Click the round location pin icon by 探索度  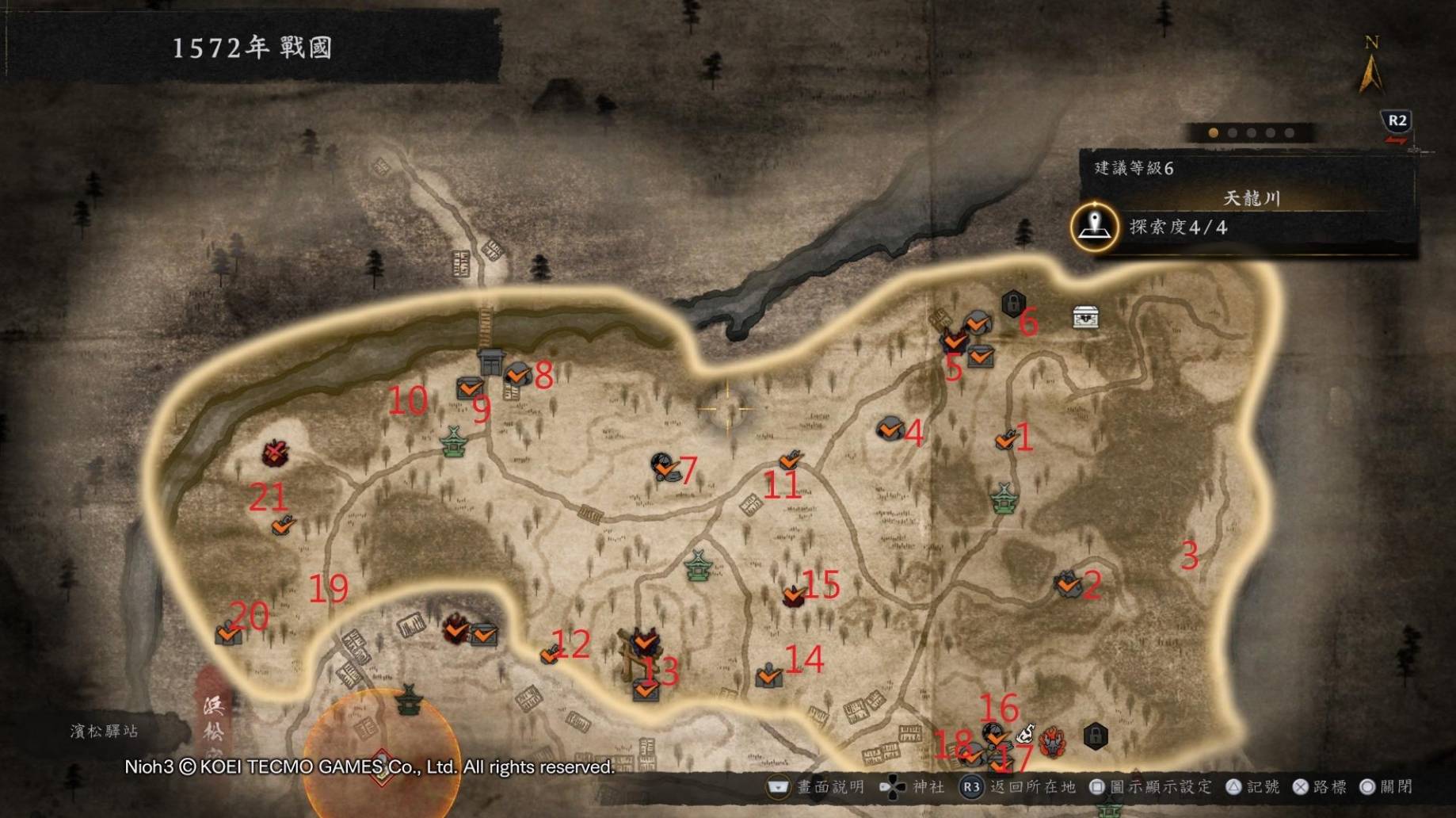coord(1094,227)
